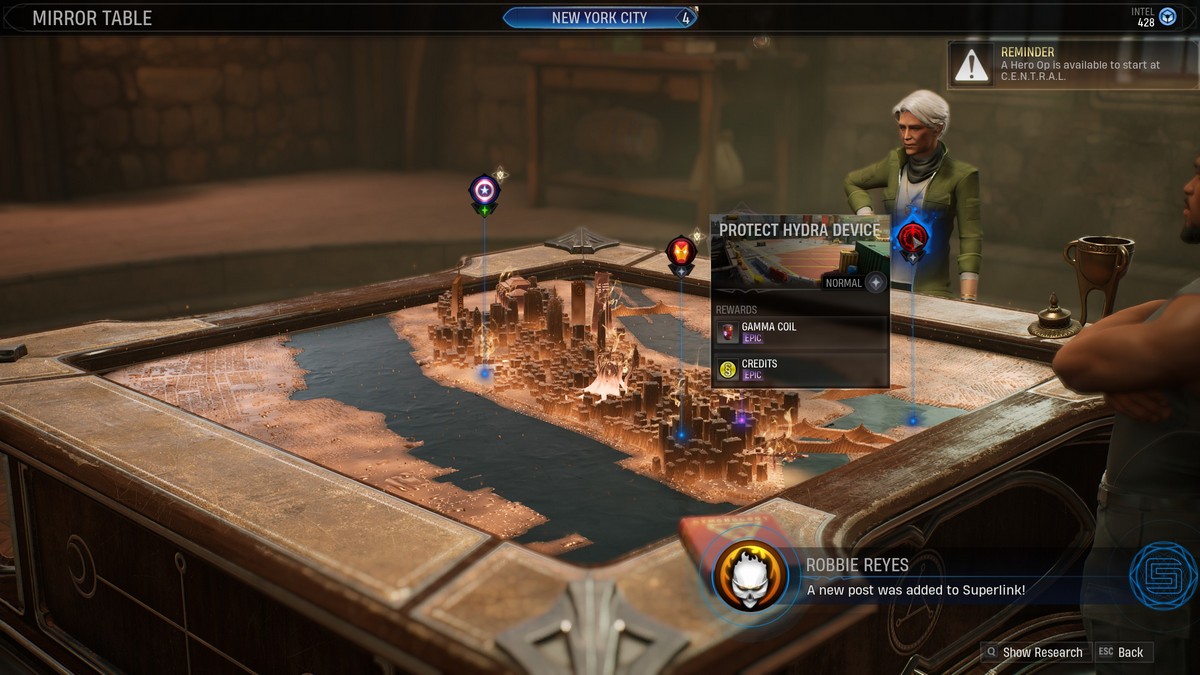Select the Iron Man mission marker

681,252
